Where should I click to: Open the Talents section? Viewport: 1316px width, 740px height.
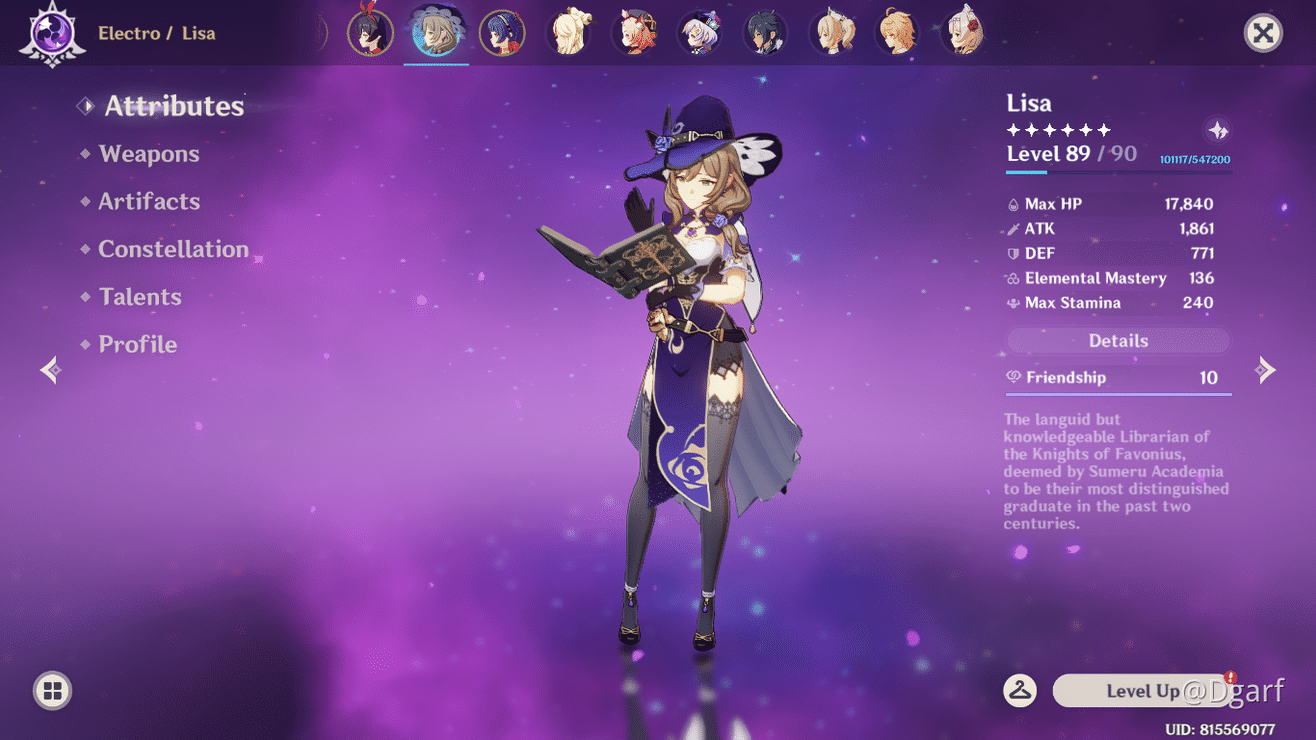[140, 297]
